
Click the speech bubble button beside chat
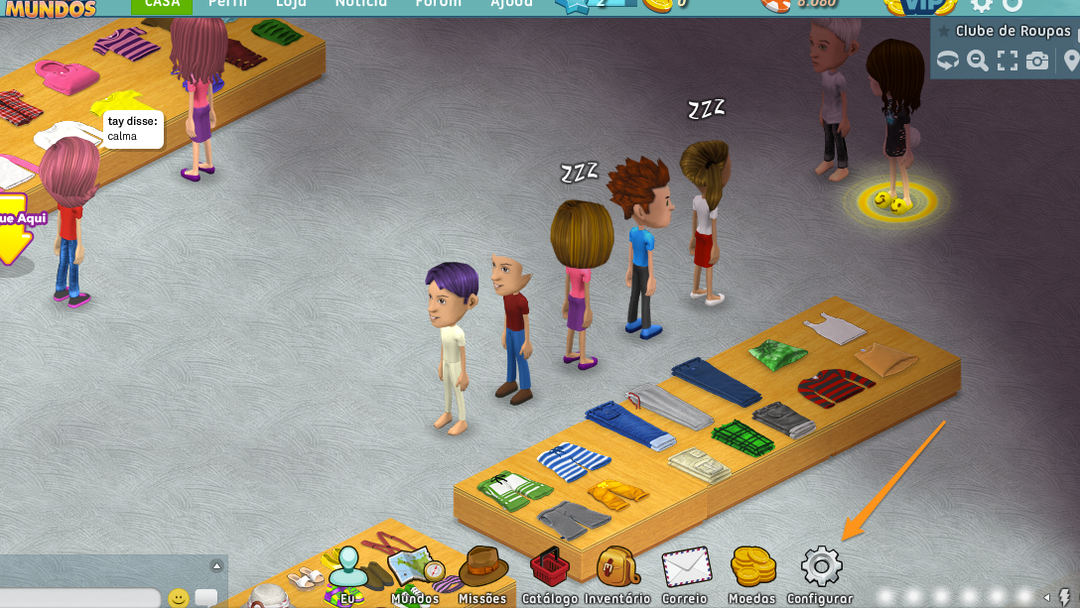pos(206,598)
